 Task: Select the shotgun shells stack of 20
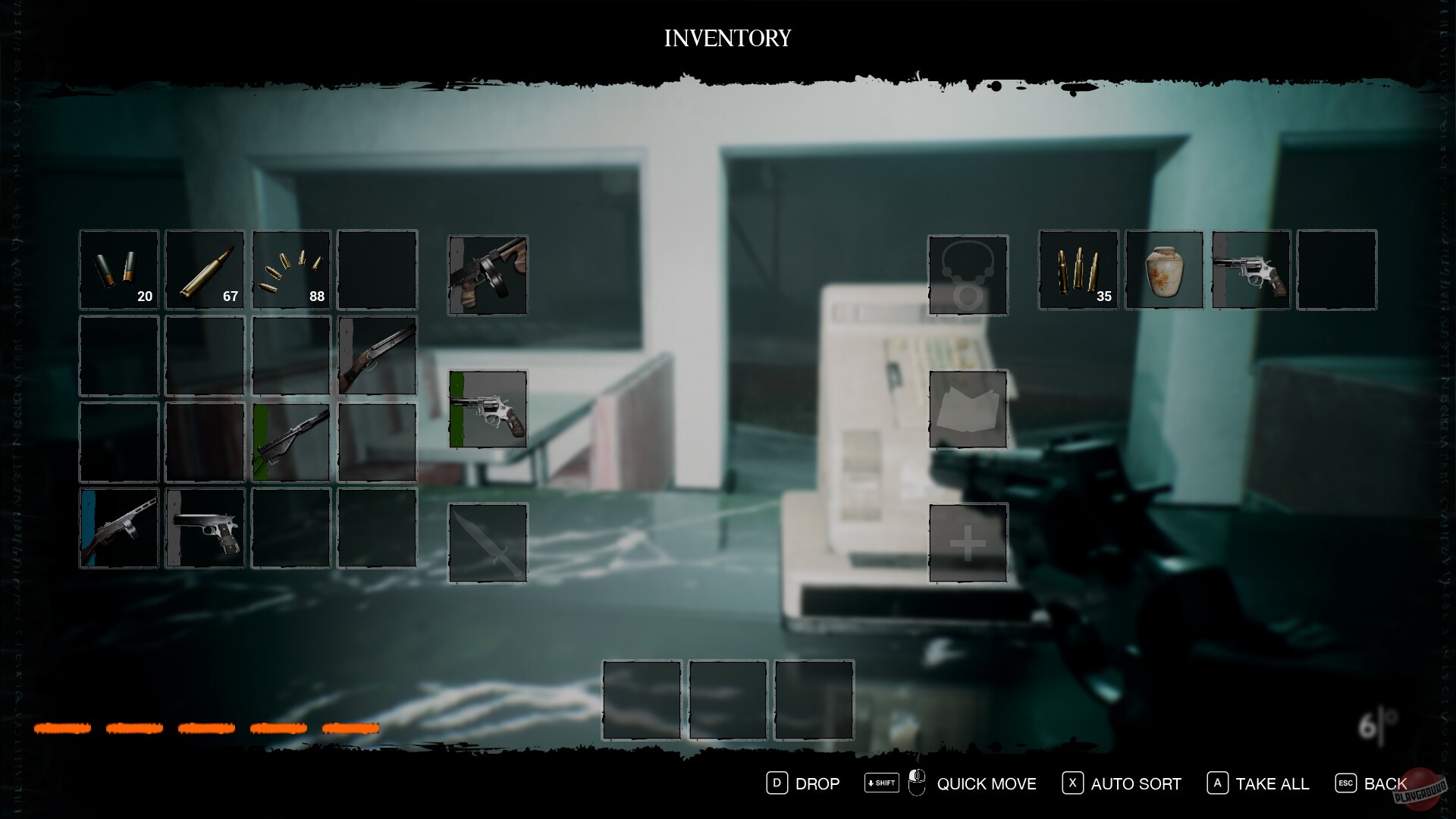click(x=118, y=270)
